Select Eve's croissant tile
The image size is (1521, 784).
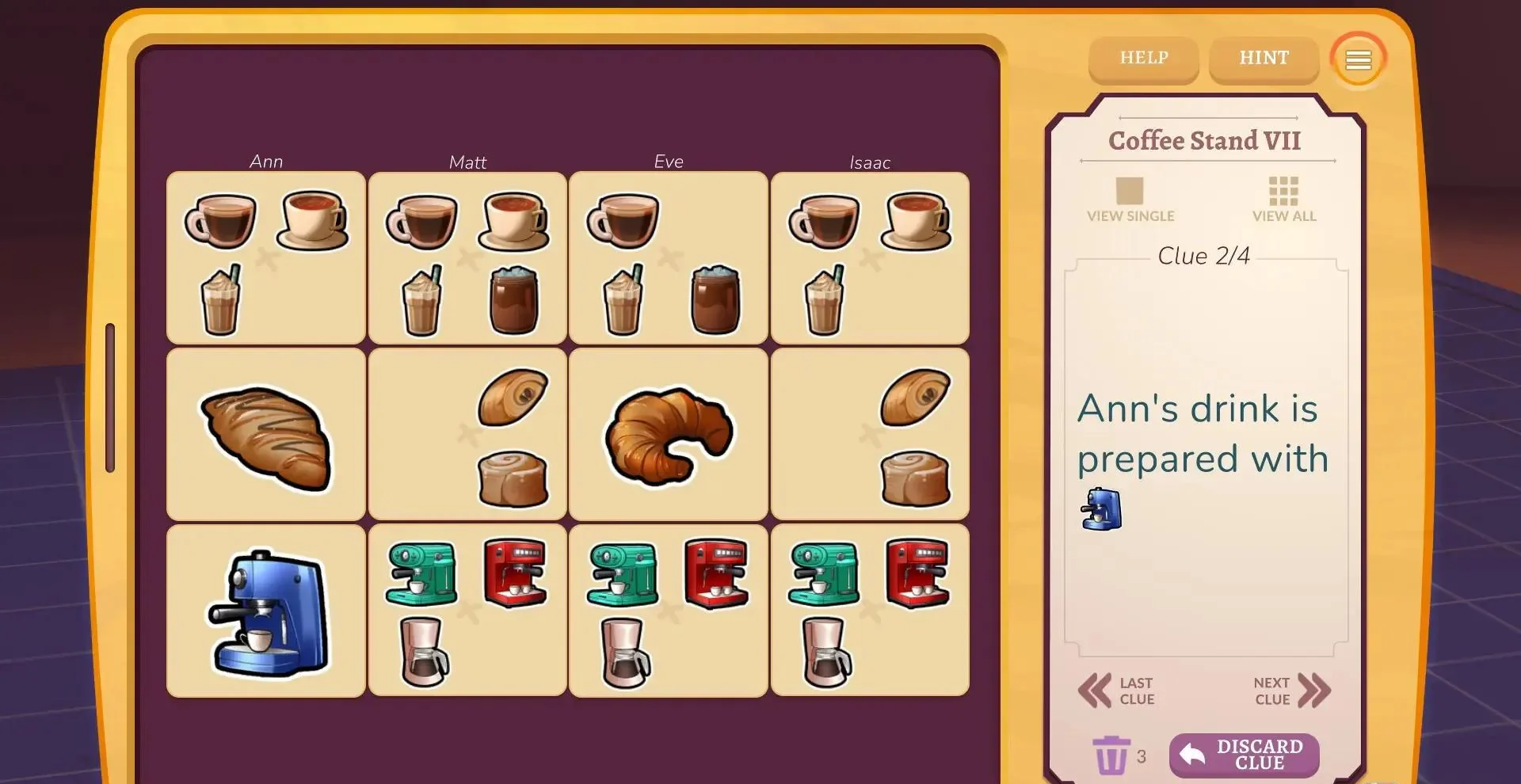[x=669, y=434]
